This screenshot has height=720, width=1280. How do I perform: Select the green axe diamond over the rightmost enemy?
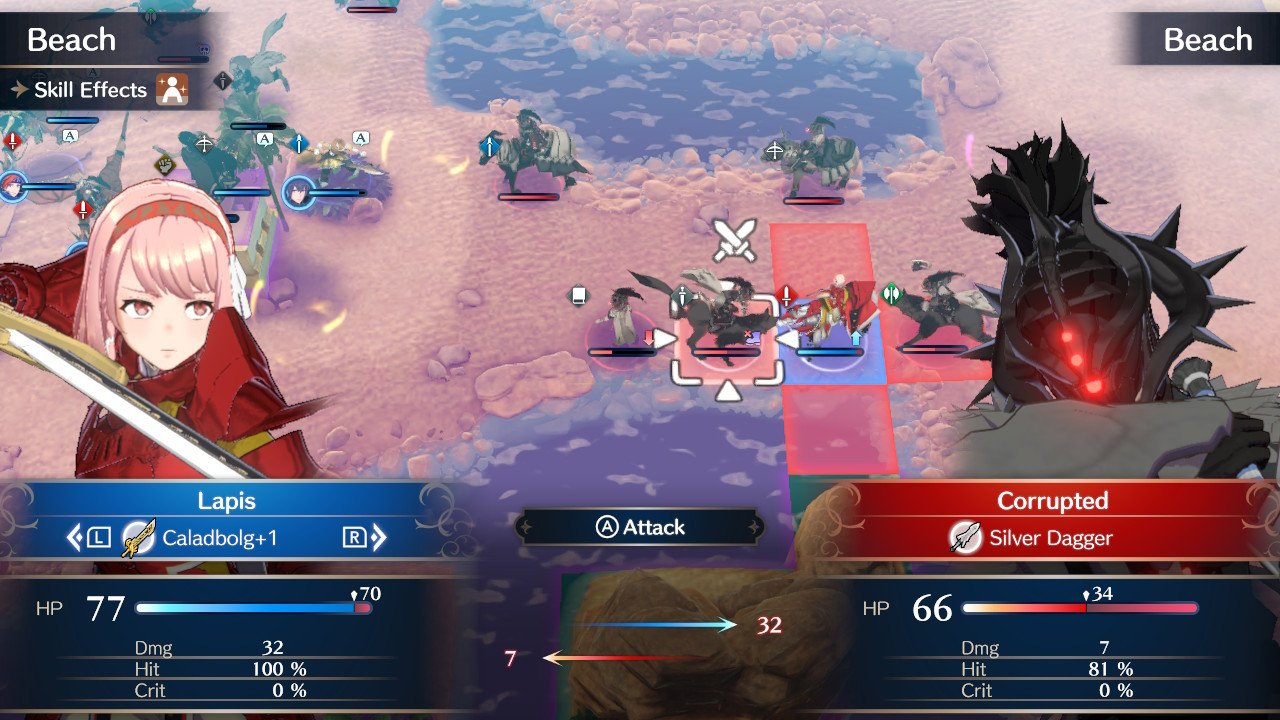point(890,294)
